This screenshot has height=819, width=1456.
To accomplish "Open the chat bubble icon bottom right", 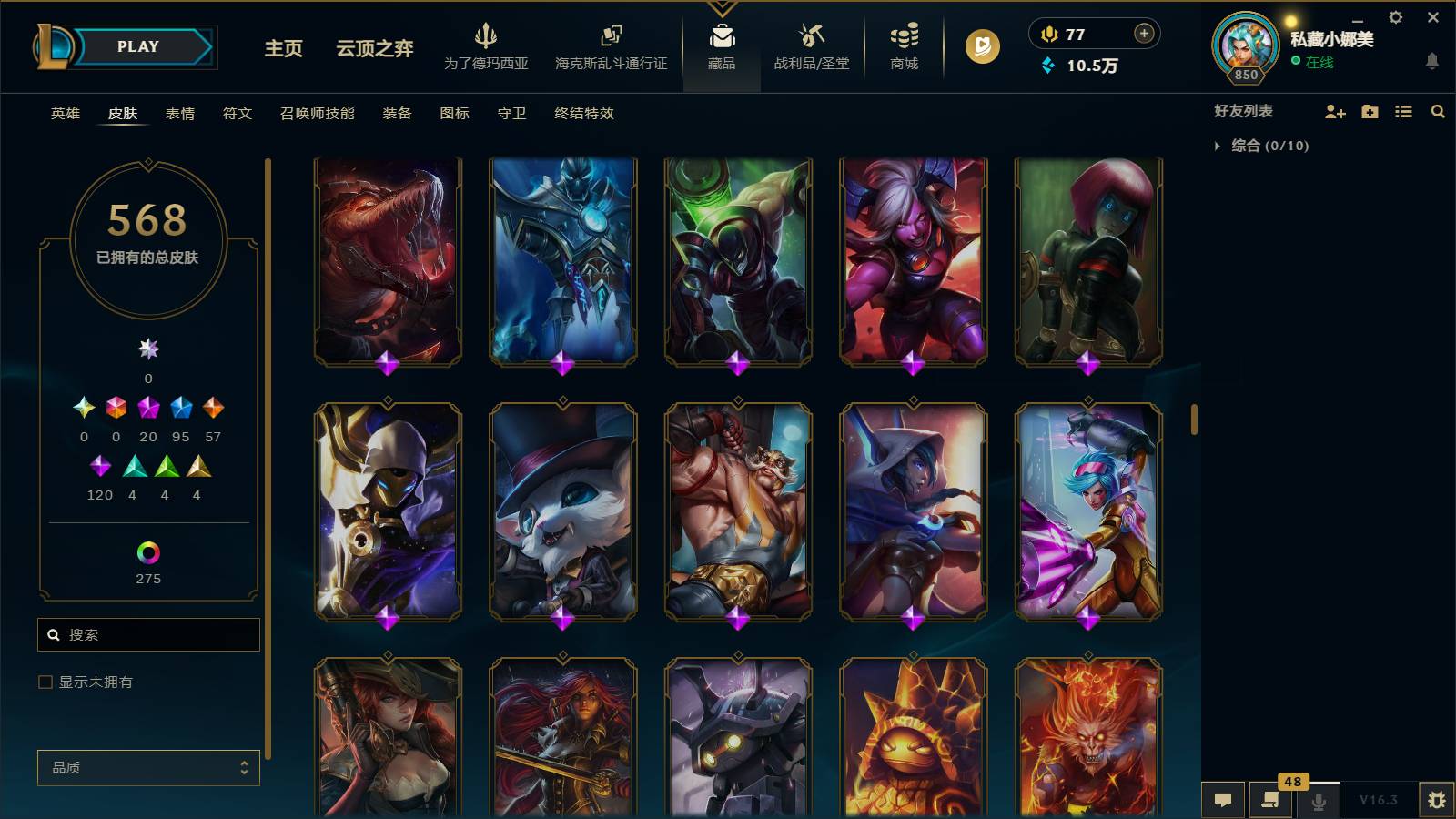I will (1223, 800).
